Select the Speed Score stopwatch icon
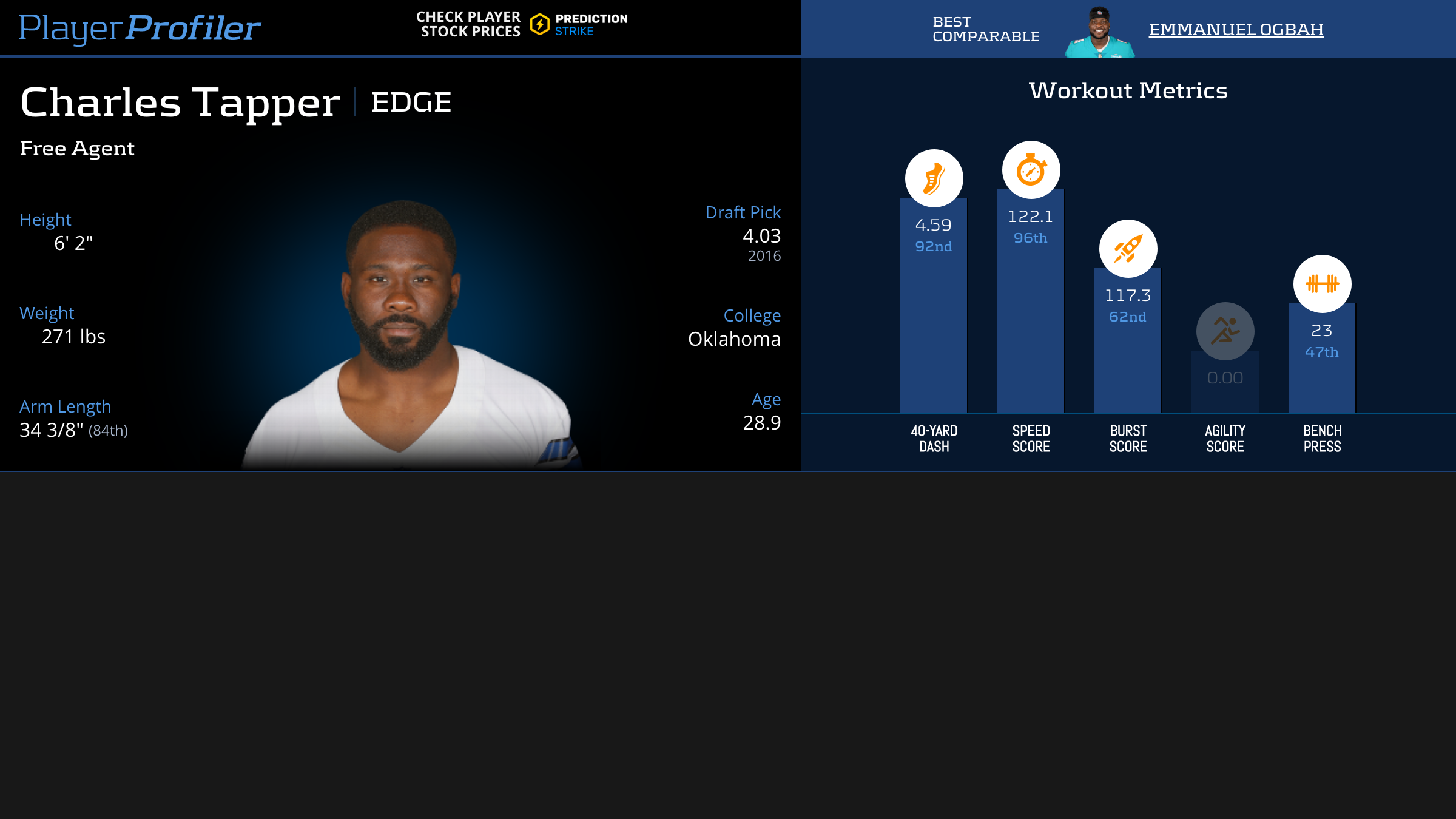 [x=1031, y=170]
